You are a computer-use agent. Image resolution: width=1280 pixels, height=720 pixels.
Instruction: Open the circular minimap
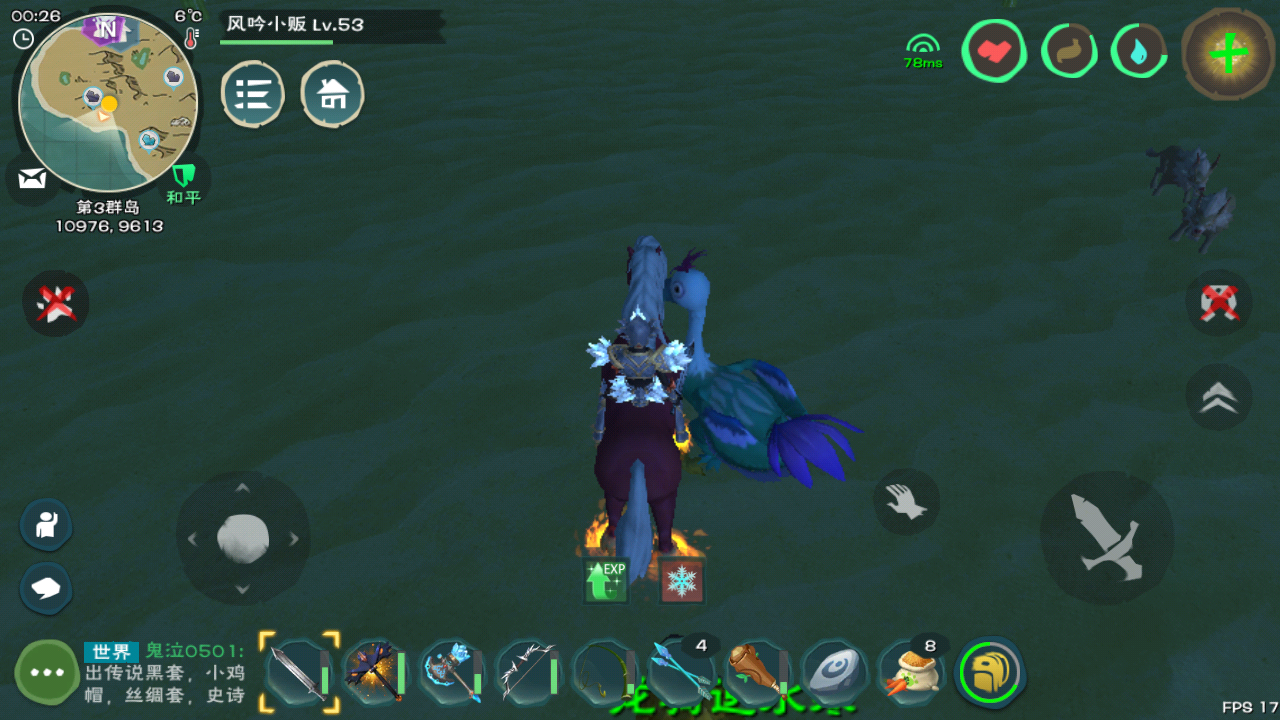pos(108,102)
